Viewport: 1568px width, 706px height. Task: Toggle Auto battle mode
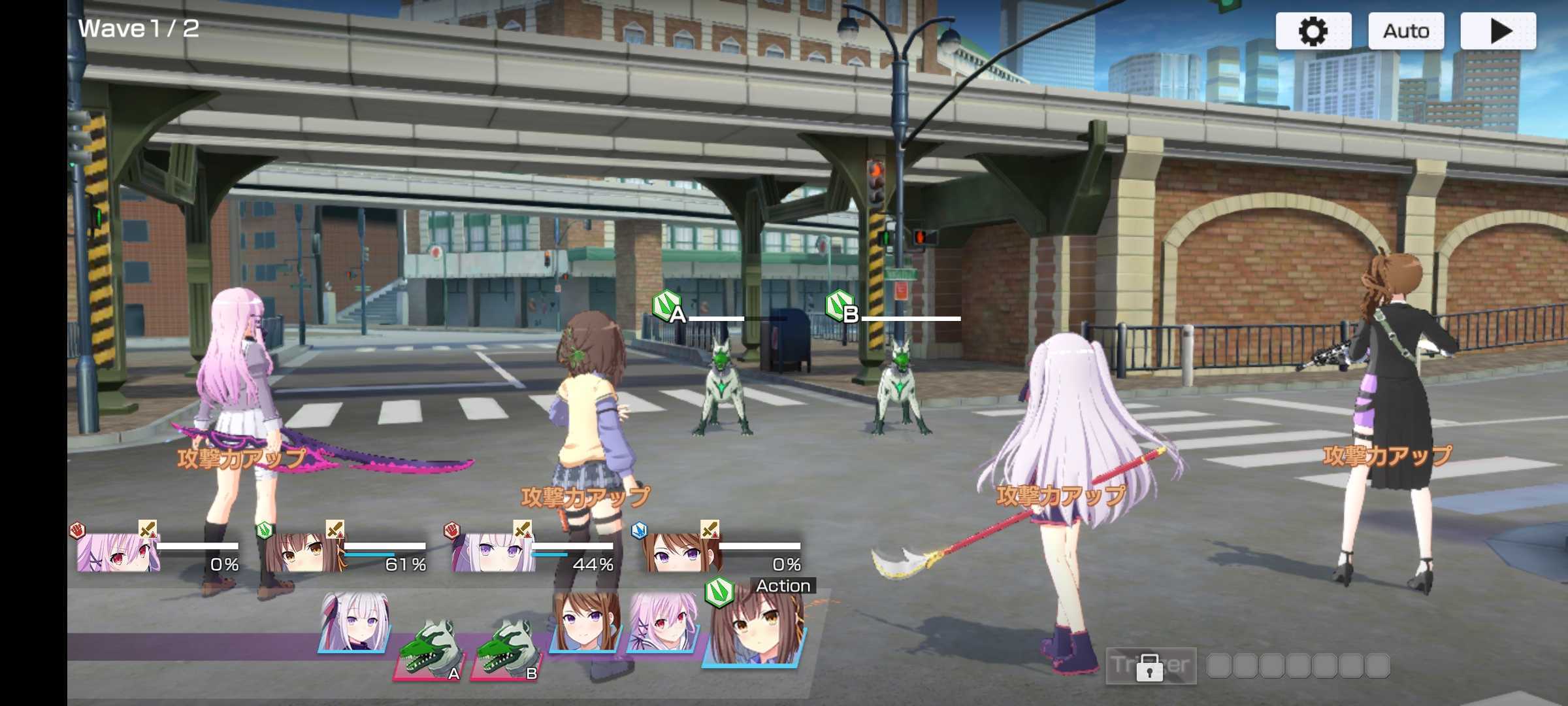[1406, 30]
